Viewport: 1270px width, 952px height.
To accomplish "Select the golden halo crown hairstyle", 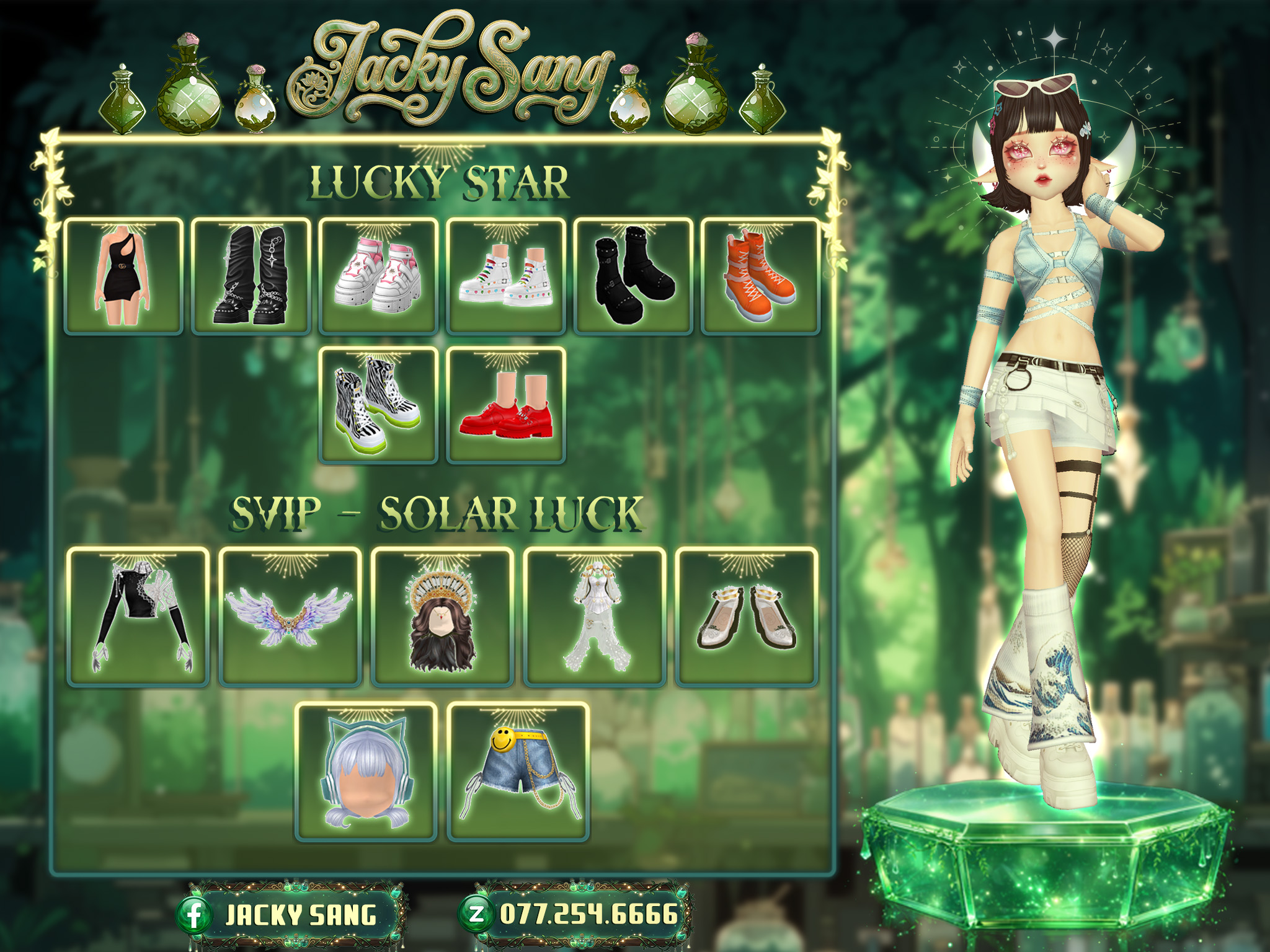I will pyautogui.click(x=442, y=617).
